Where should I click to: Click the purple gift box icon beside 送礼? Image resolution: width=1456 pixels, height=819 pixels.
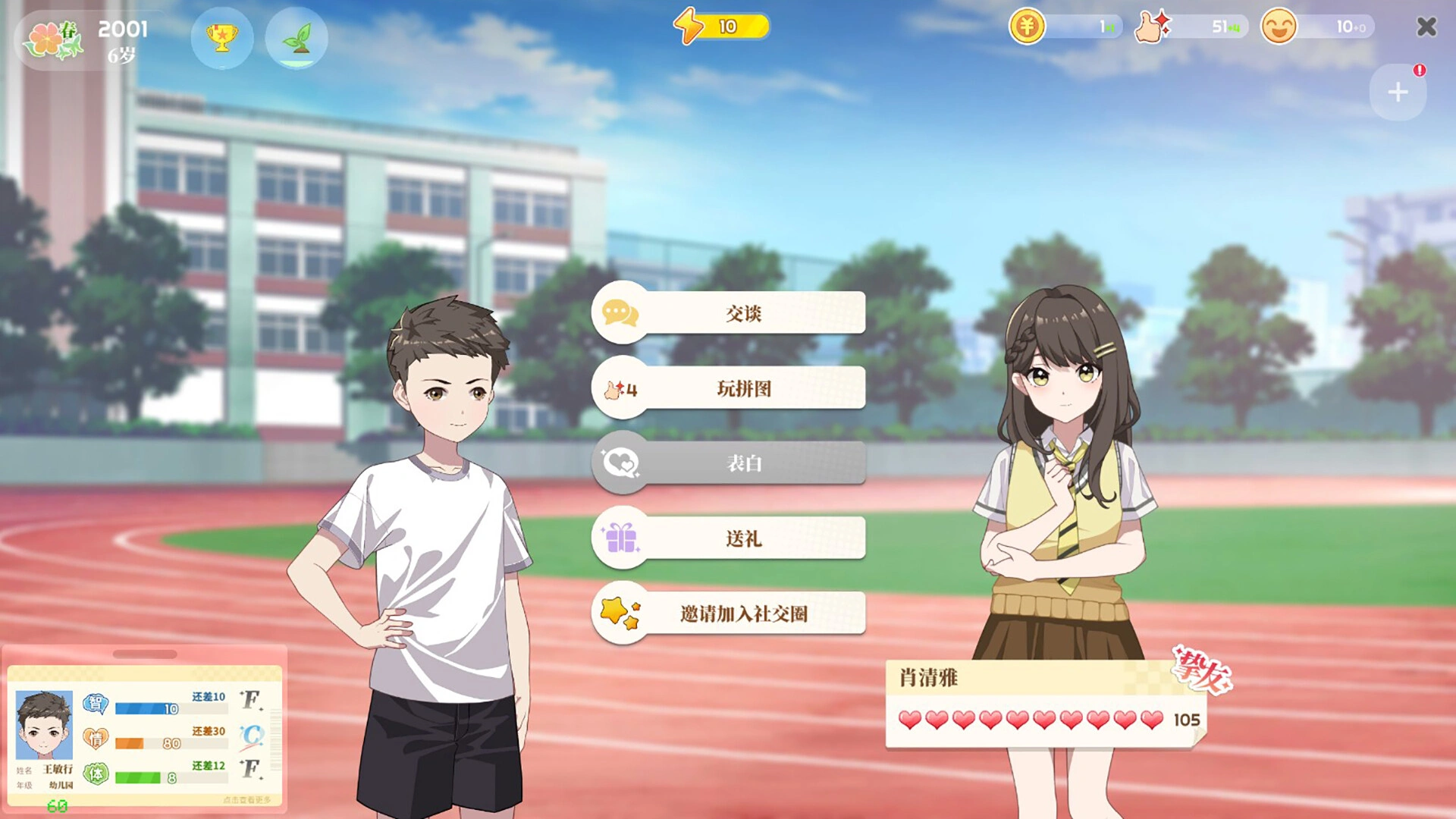pyautogui.click(x=622, y=537)
